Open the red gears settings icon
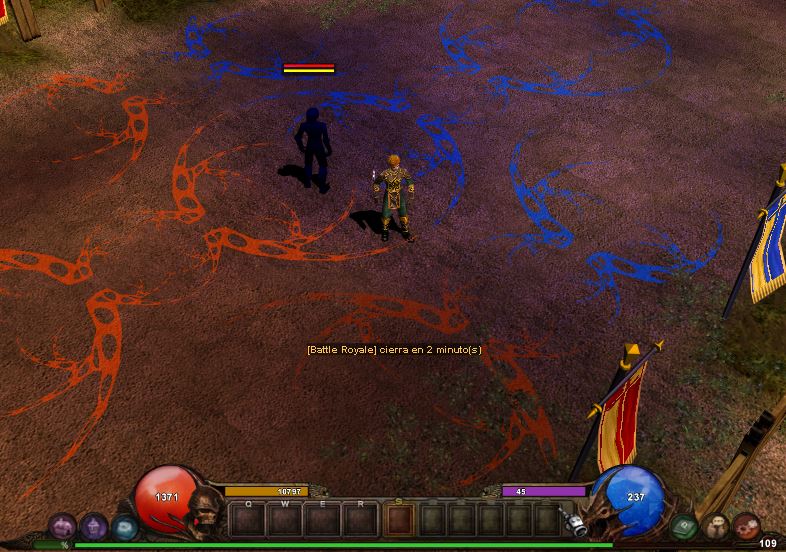The image size is (786, 552). point(746,526)
